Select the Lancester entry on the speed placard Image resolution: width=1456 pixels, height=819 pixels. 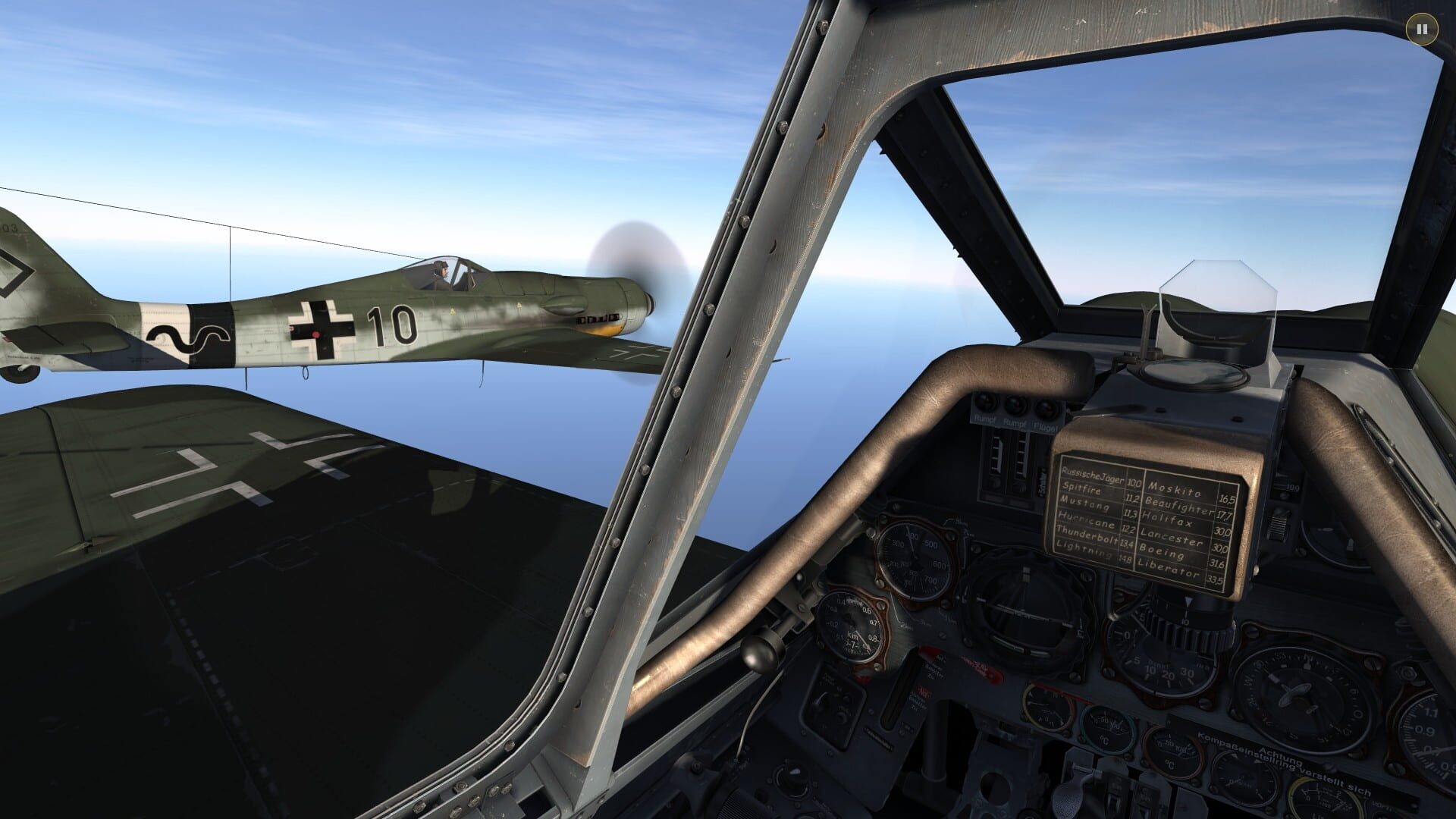pyautogui.click(x=1172, y=538)
